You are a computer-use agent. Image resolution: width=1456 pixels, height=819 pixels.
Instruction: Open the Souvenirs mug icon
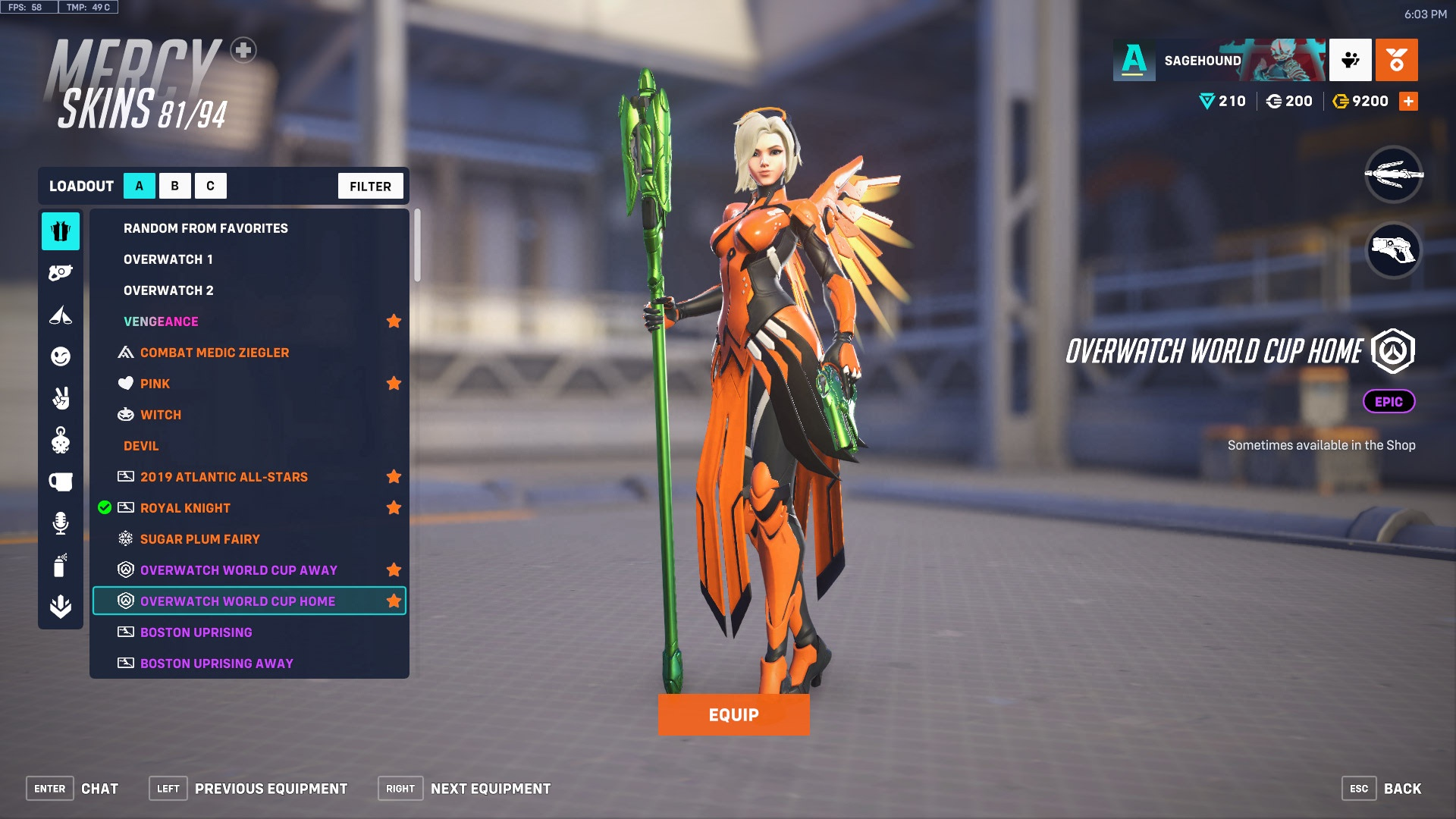point(61,480)
